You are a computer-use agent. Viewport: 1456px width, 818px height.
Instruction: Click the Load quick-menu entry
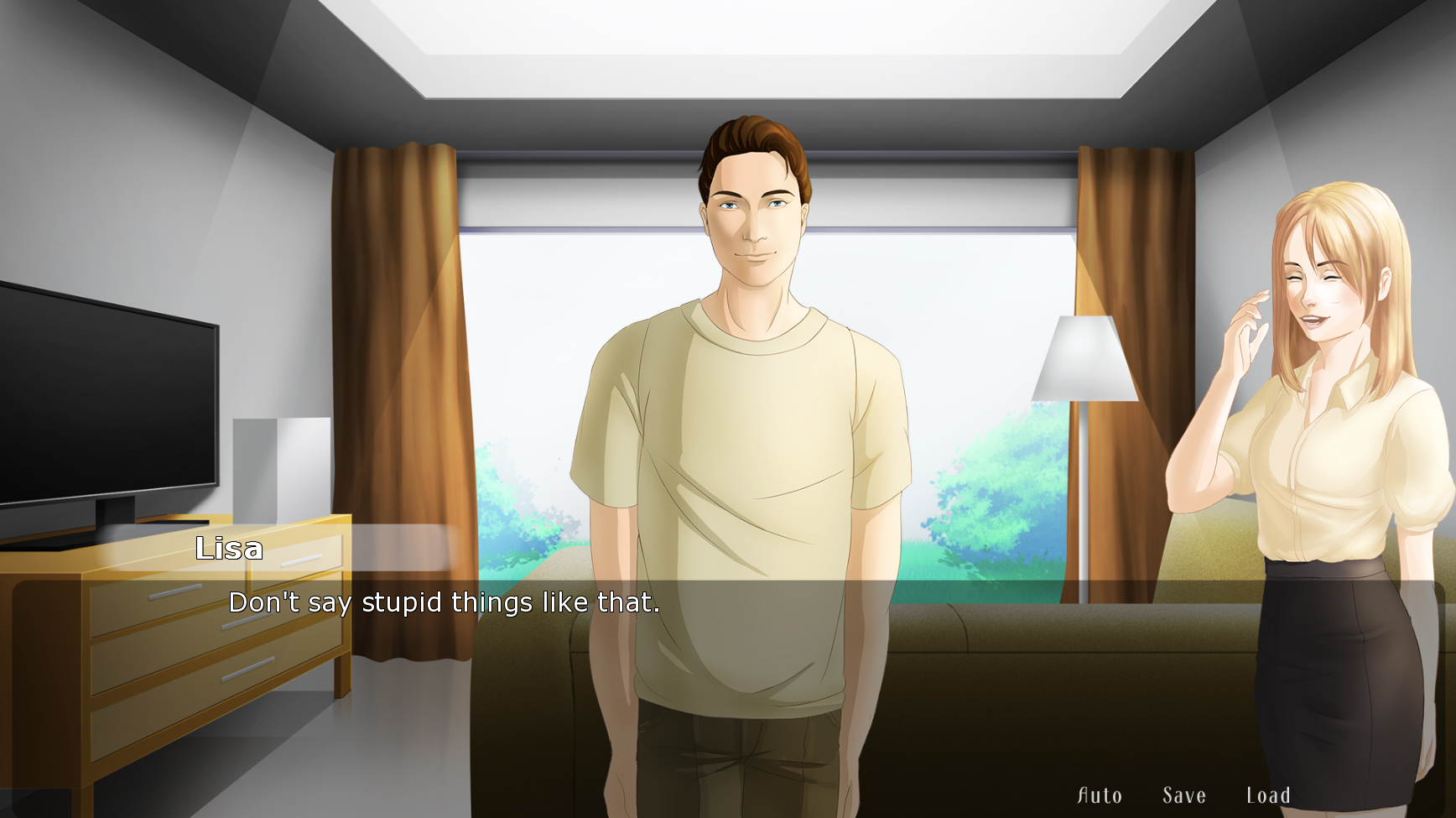[1269, 794]
